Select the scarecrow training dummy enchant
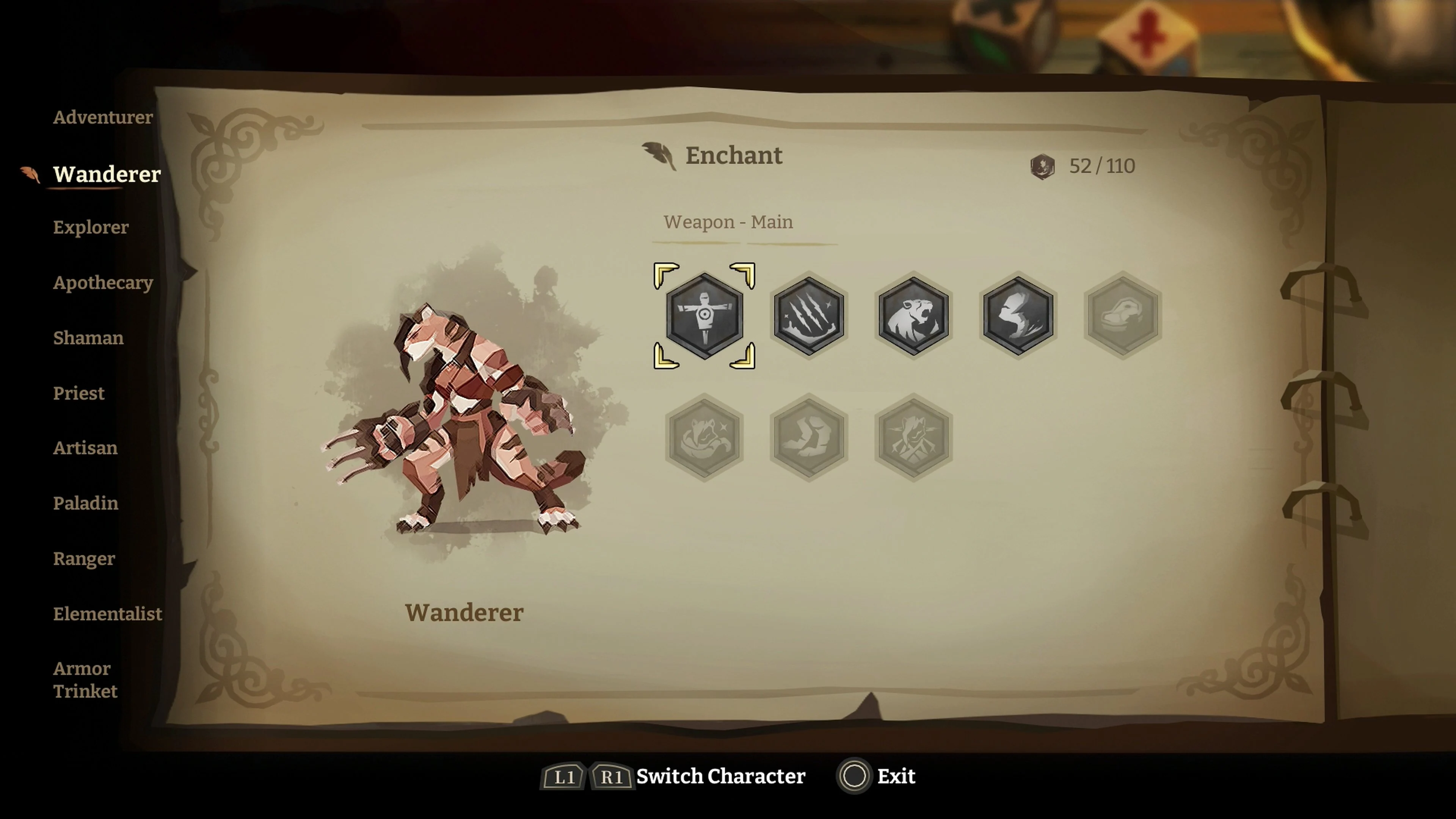 coord(704,317)
